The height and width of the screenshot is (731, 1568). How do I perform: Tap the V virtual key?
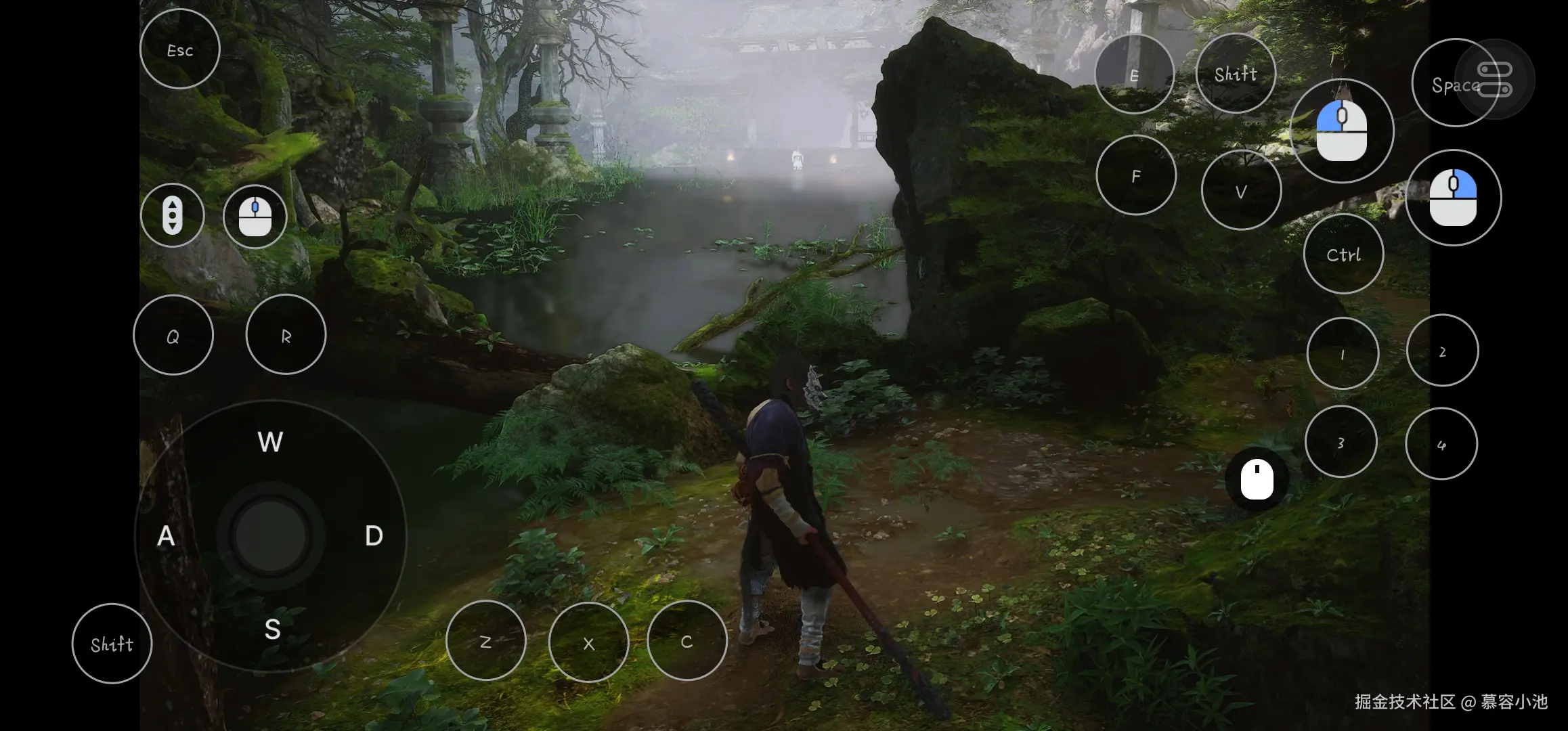1241,192
